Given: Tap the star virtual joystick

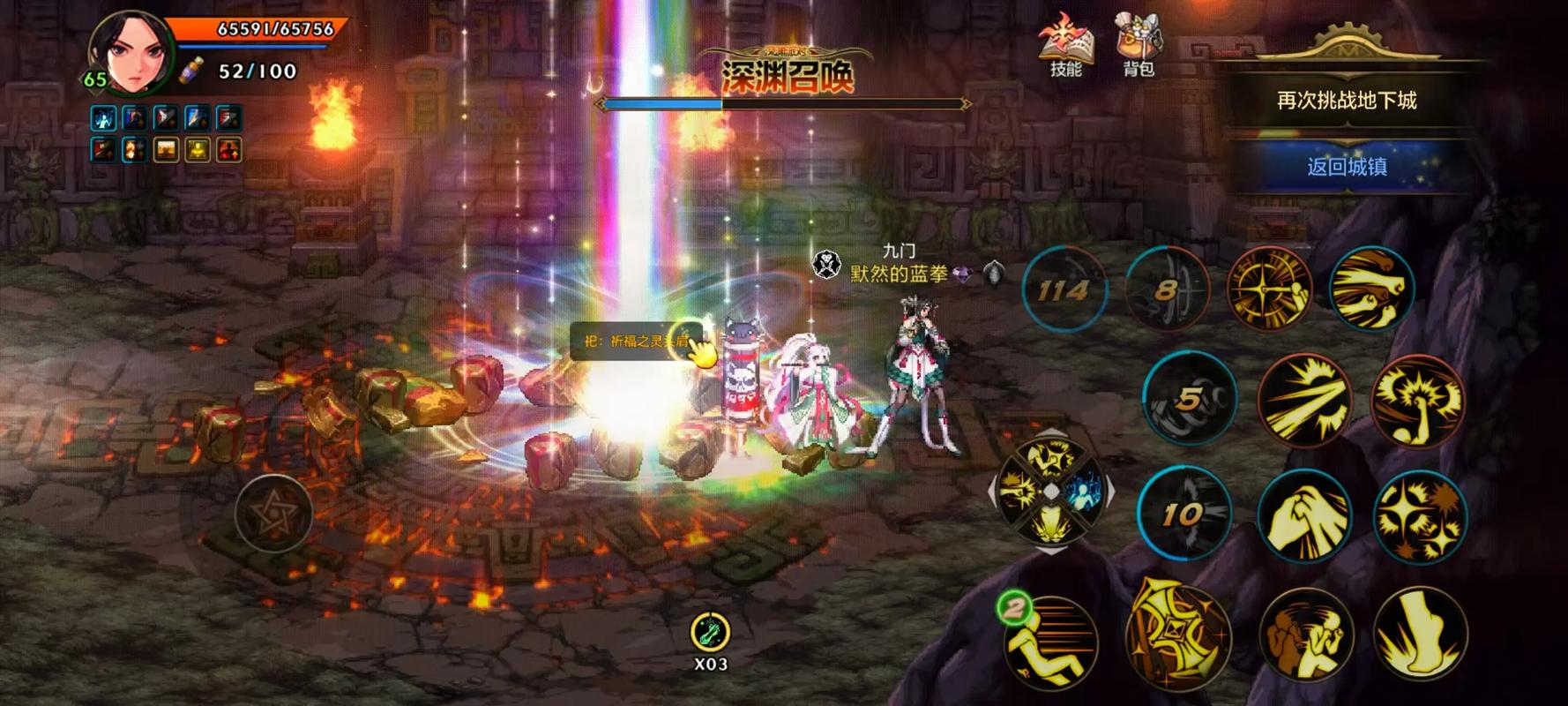Looking at the screenshot, I should pos(273,513).
